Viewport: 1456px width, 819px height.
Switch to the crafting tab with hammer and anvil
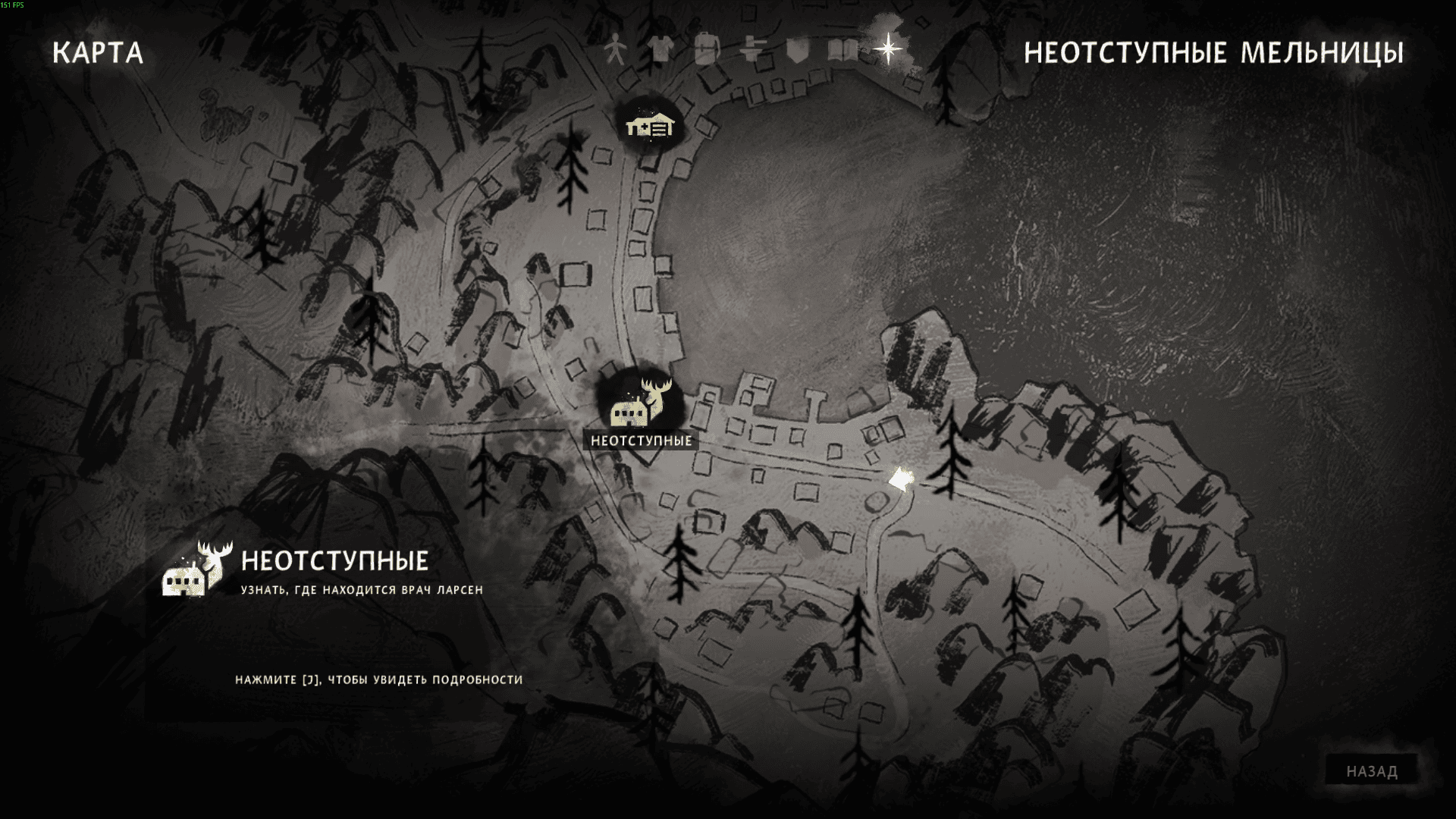752,51
